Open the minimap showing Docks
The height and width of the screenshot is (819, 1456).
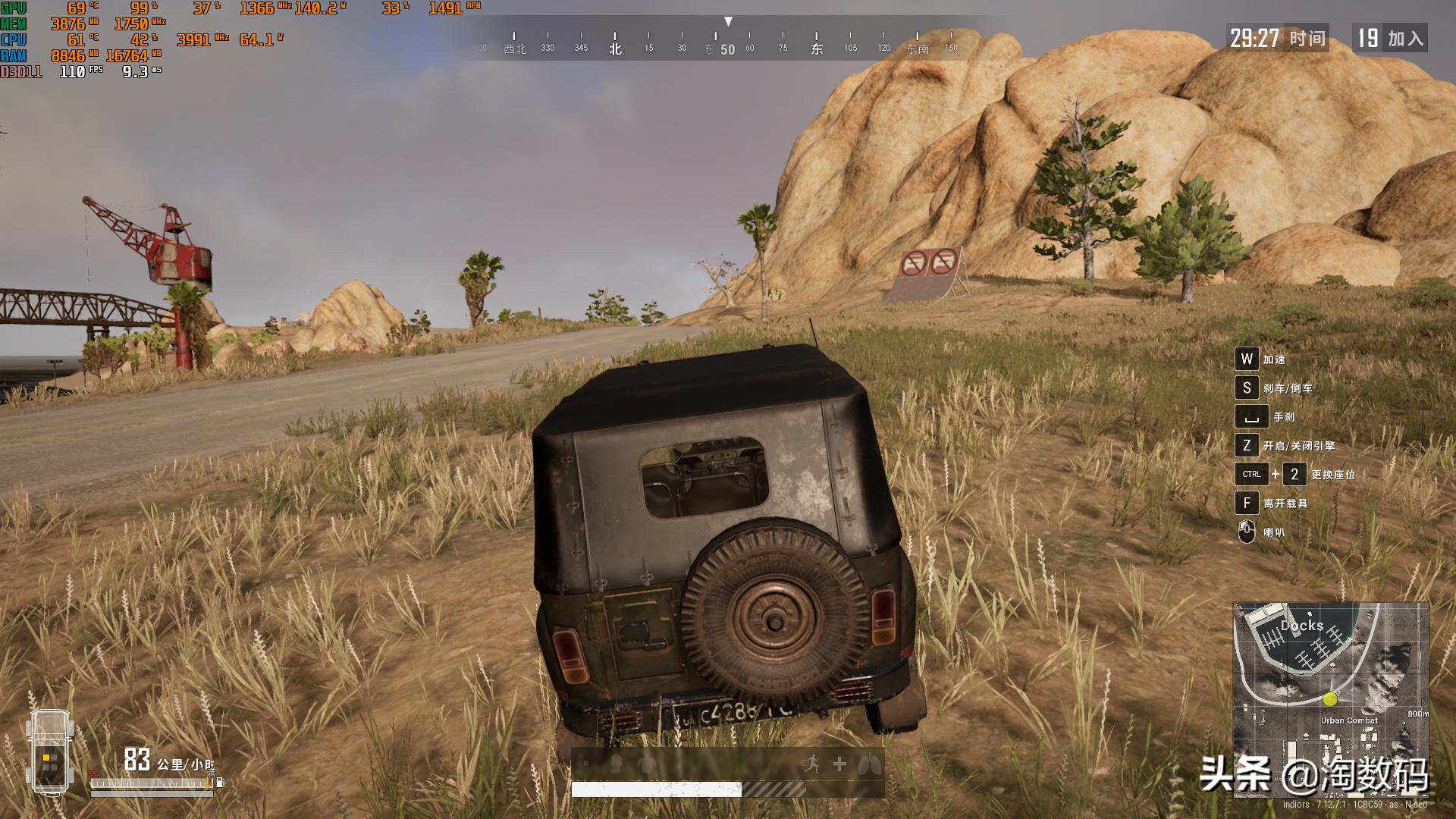point(1330,699)
